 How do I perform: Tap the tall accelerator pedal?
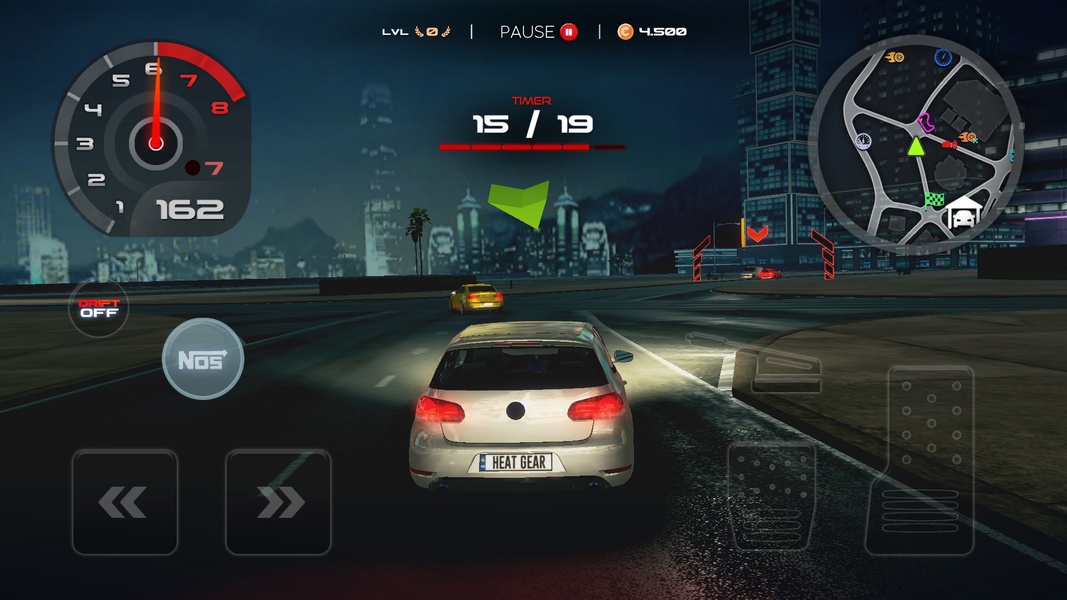tap(919, 460)
